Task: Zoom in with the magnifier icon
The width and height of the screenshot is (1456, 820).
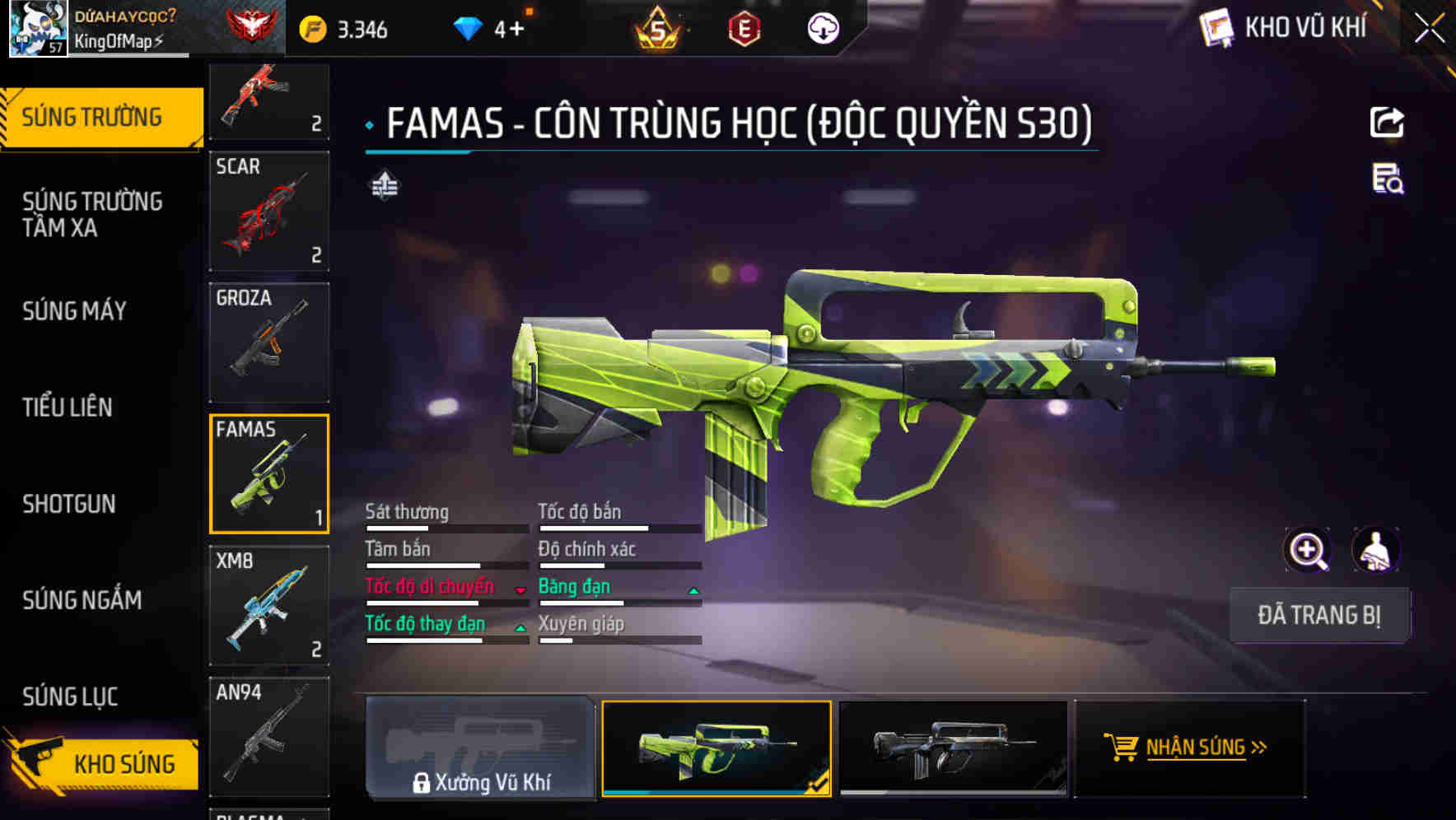Action: click(x=1307, y=550)
